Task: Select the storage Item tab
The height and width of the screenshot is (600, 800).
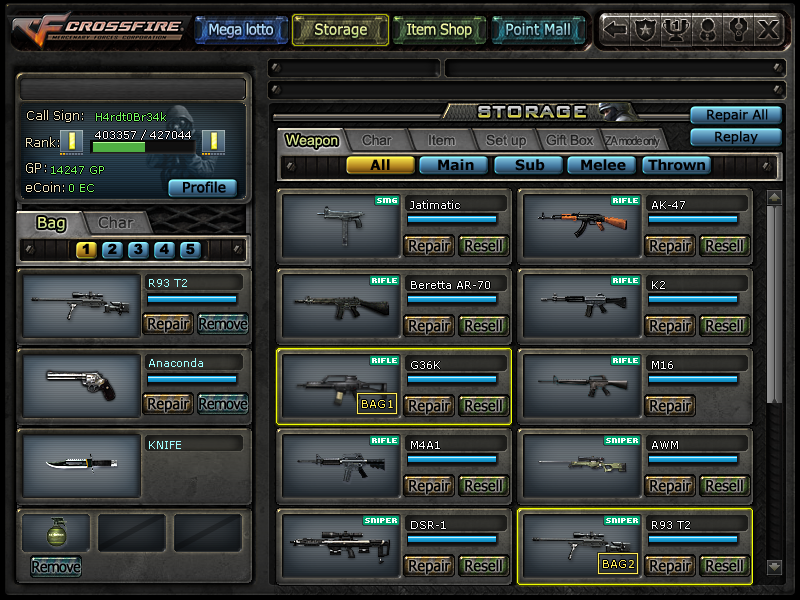Action: coord(441,141)
